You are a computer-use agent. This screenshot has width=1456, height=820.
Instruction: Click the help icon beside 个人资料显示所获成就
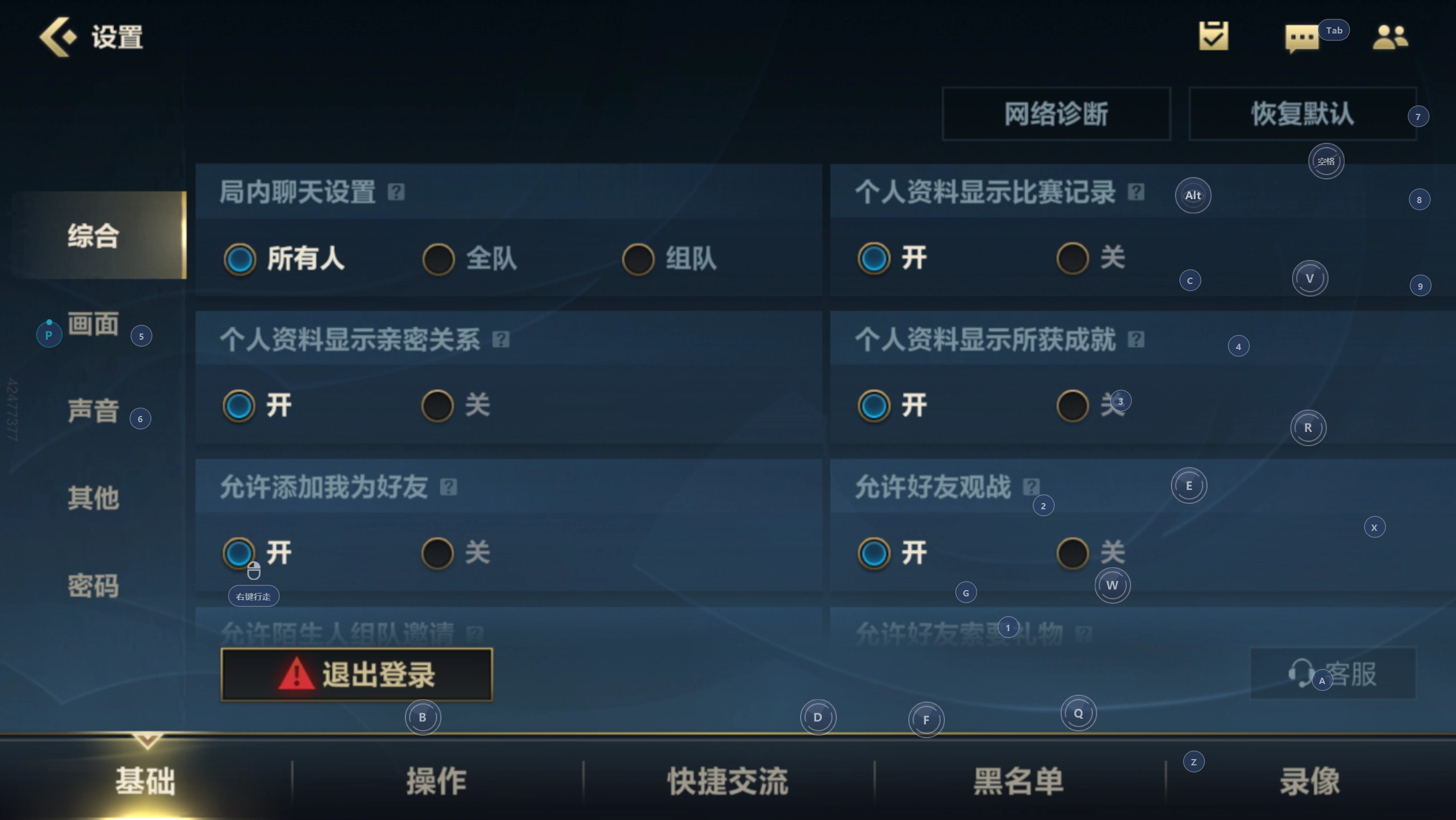tap(1136, 340)
